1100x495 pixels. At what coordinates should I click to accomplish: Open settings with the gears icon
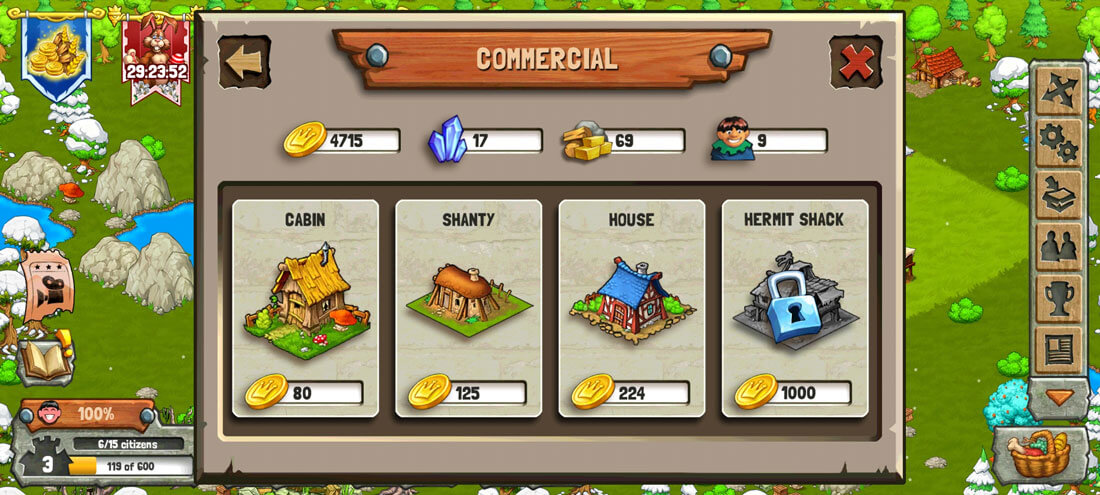pyautogui.click(x=1058, y=143)
